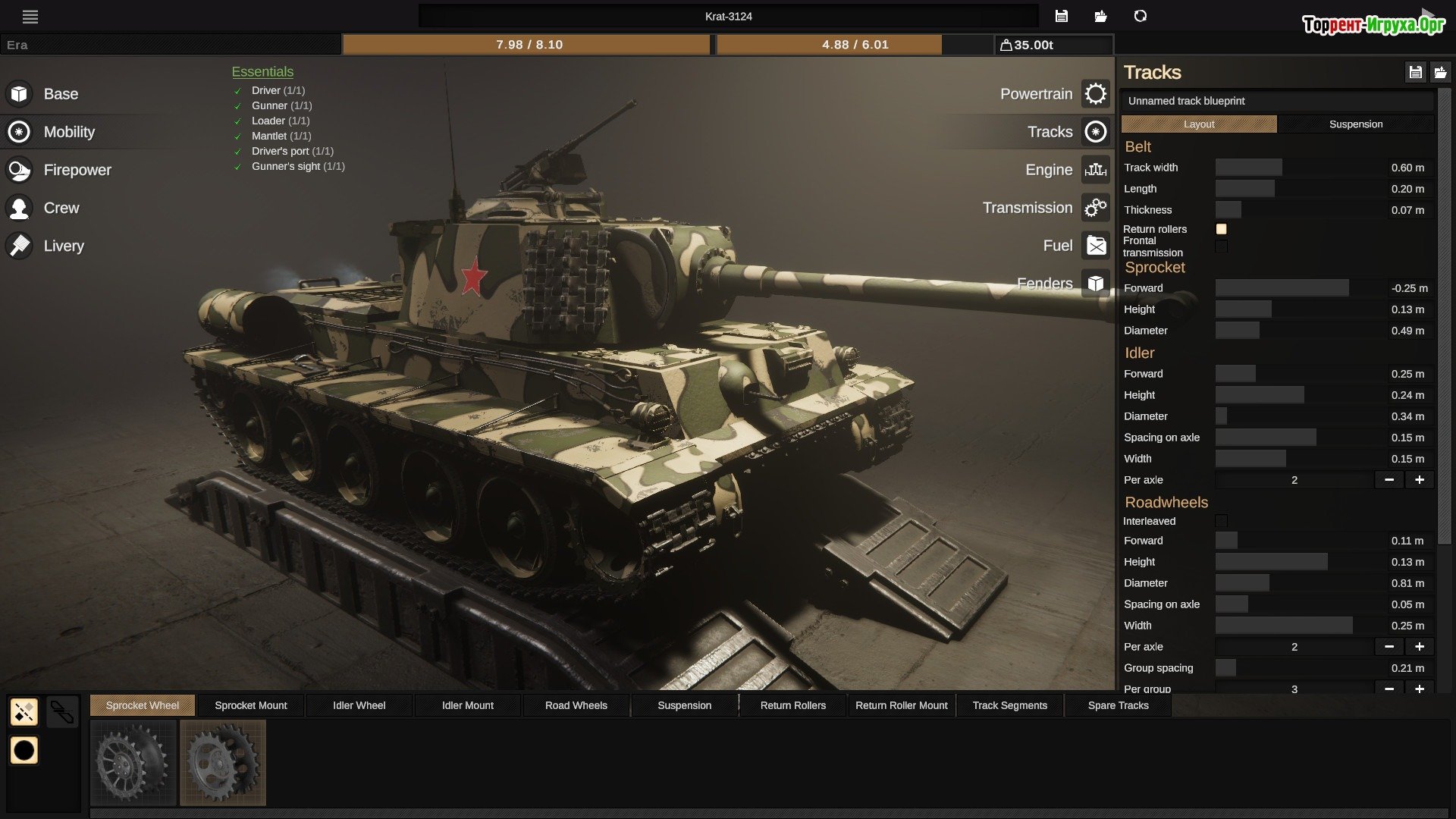This screenshot has width=1456, height=819.
Task: Click the Krat-3124 vehicle name field
Action: coord(728,17)
